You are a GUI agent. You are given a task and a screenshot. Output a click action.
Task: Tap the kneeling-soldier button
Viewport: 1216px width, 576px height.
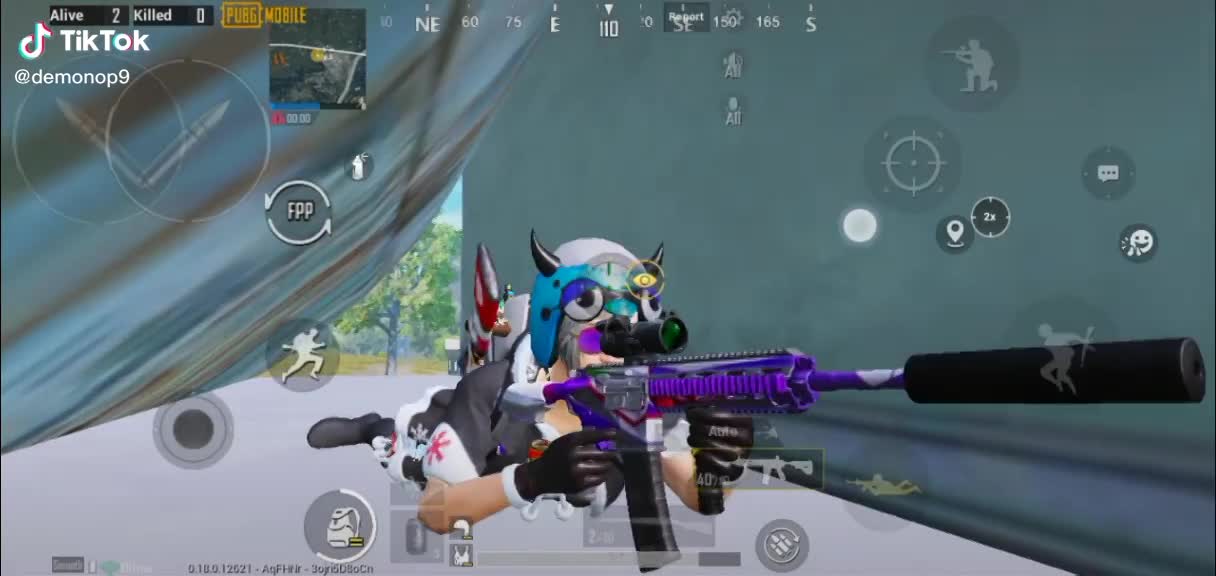972,64
